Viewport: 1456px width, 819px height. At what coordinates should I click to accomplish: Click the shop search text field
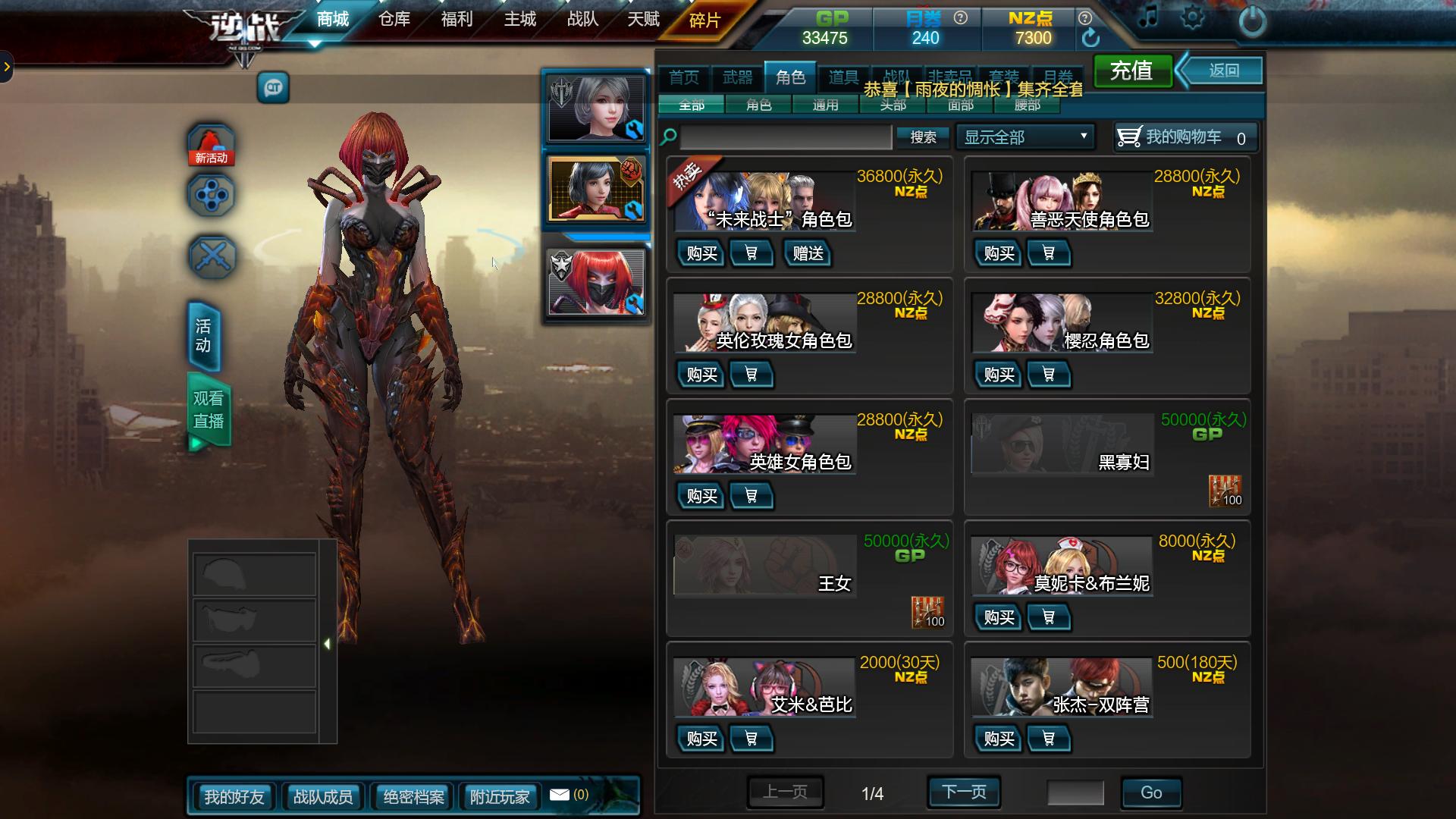tap(786, 137)
